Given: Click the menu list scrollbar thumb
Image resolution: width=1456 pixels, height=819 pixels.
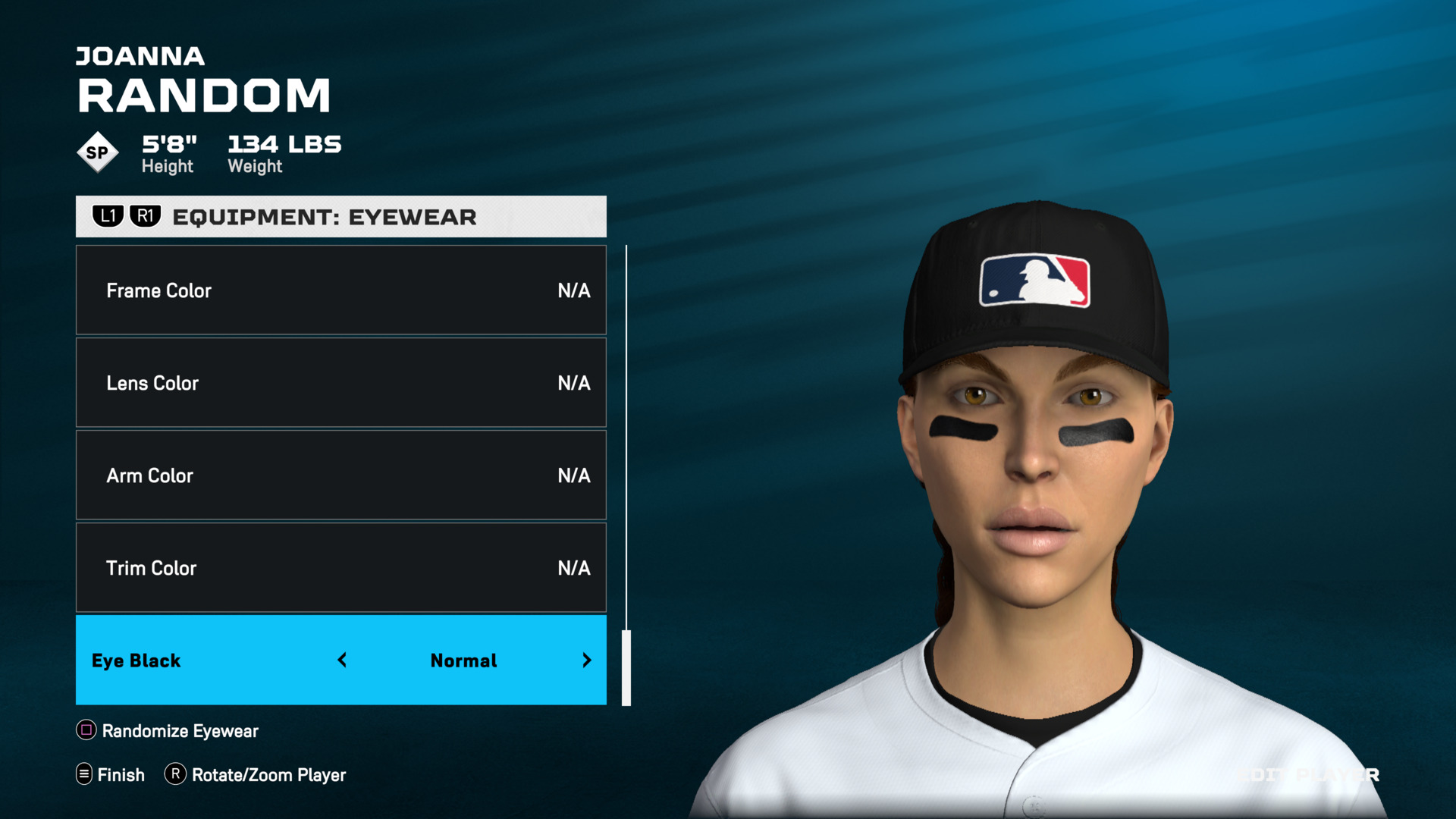Looking at the screenshot, I should (x=626, y=667).
